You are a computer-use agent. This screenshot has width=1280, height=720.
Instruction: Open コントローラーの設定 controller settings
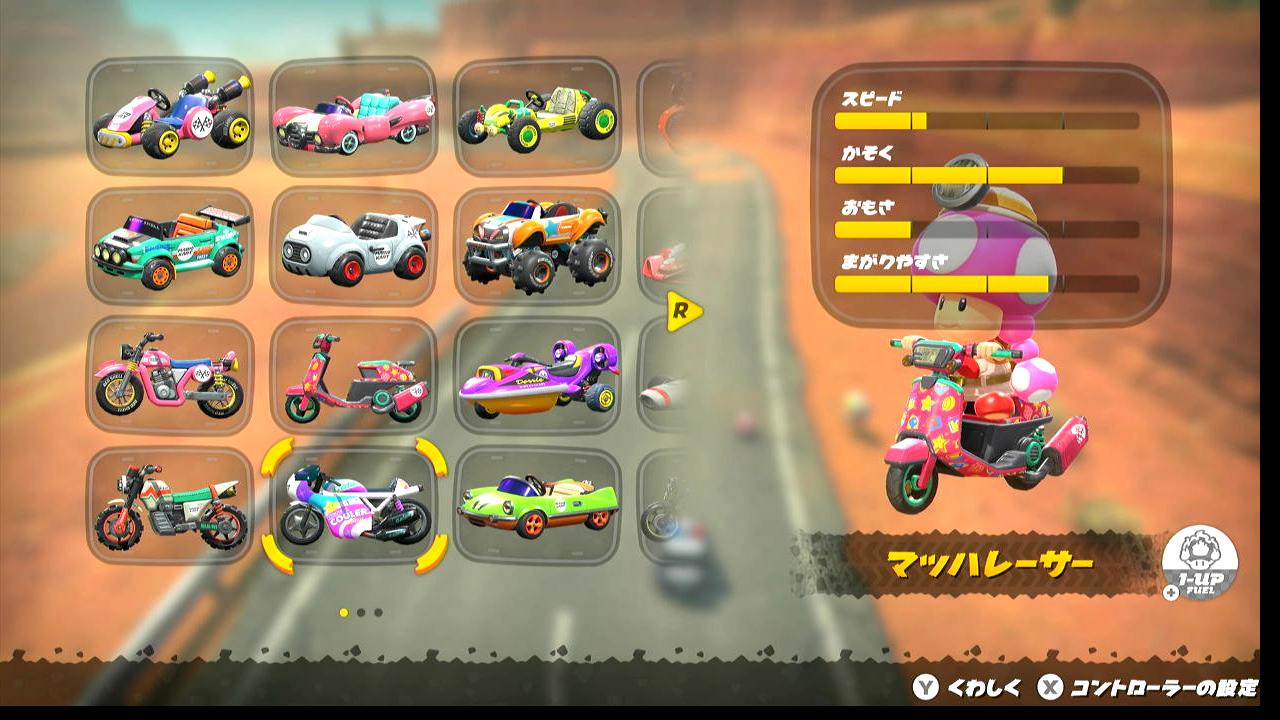coord(1148,688)
